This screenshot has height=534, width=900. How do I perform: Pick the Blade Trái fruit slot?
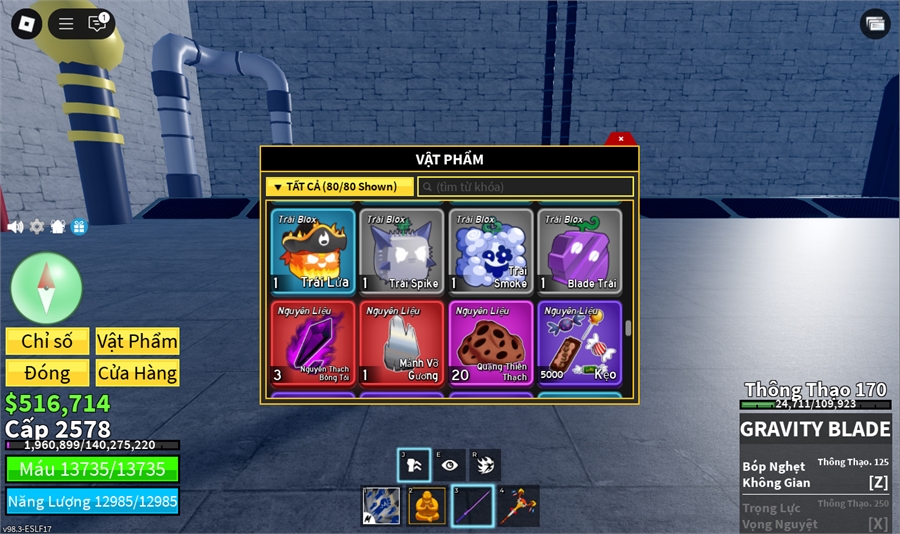click(580, 251)
